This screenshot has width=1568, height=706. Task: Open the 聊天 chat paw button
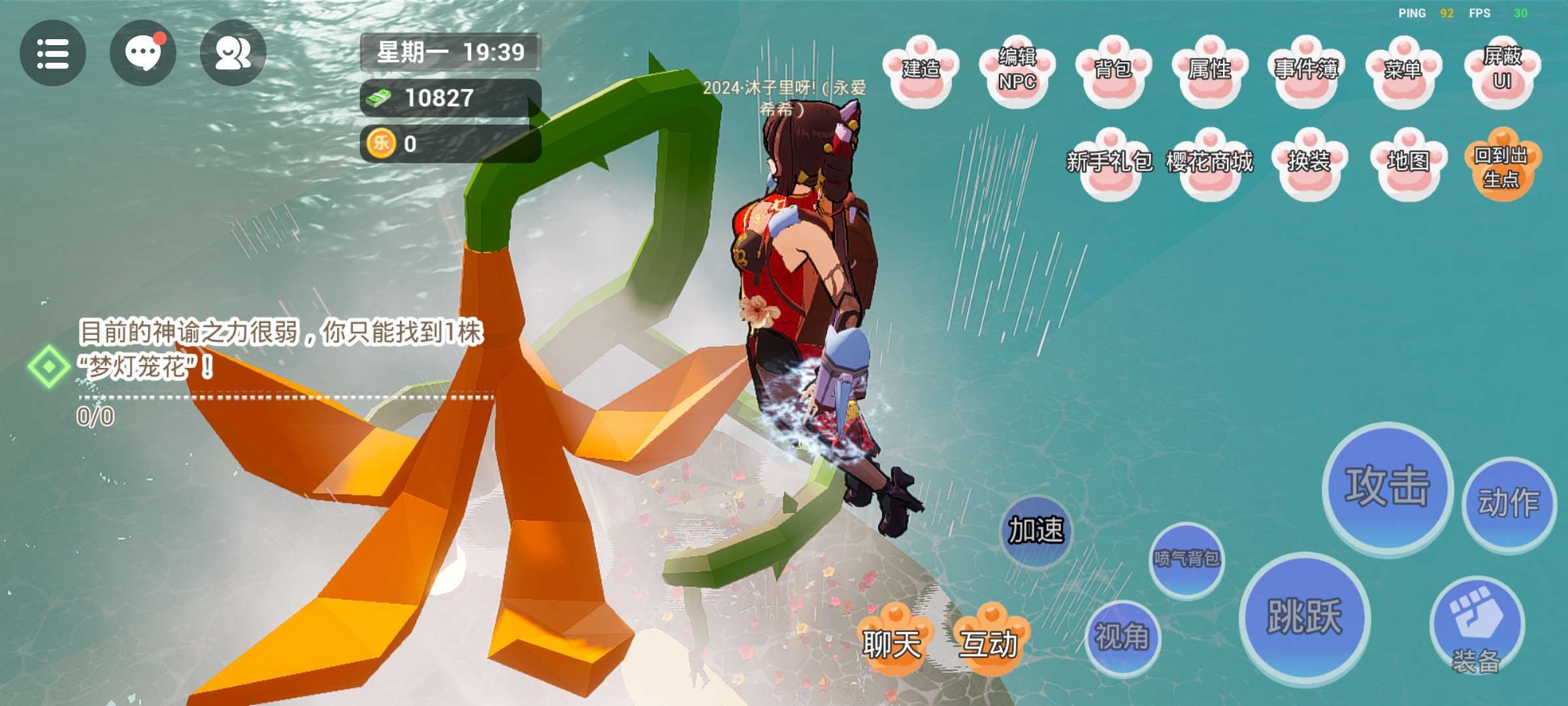[892, 640]
